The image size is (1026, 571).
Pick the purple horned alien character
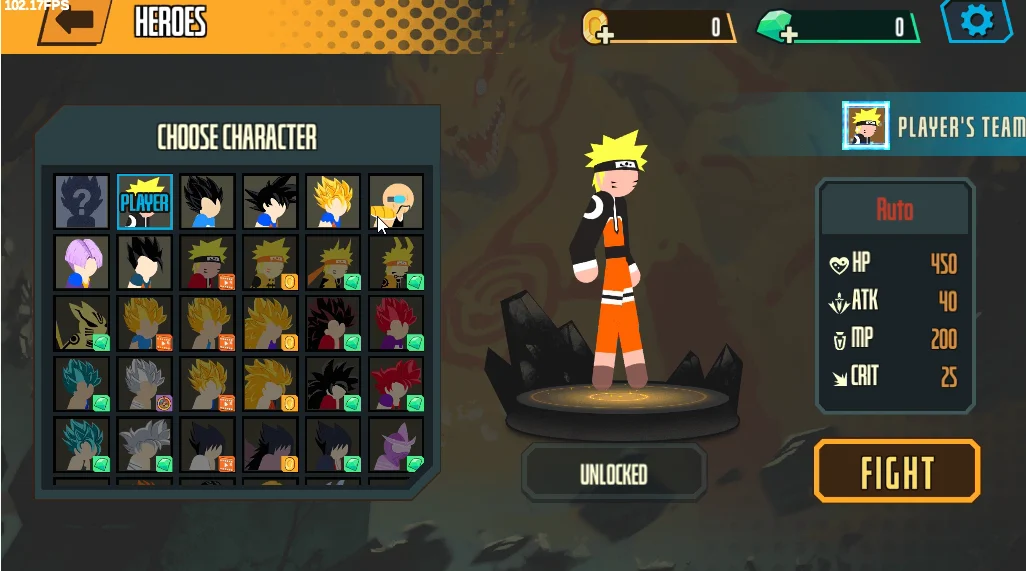(x=396, y=445)
